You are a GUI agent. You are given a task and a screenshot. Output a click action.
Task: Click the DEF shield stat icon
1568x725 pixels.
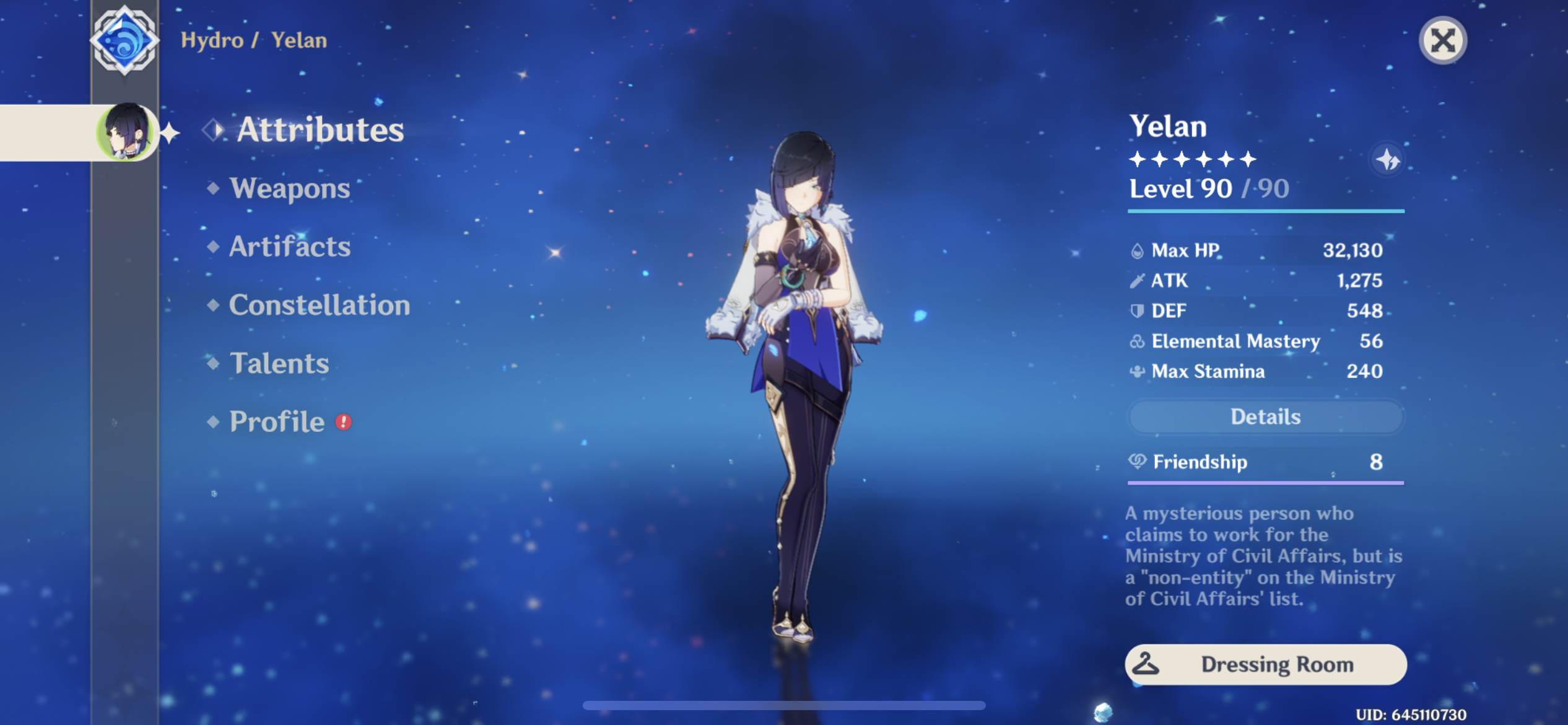point(1138,310)
